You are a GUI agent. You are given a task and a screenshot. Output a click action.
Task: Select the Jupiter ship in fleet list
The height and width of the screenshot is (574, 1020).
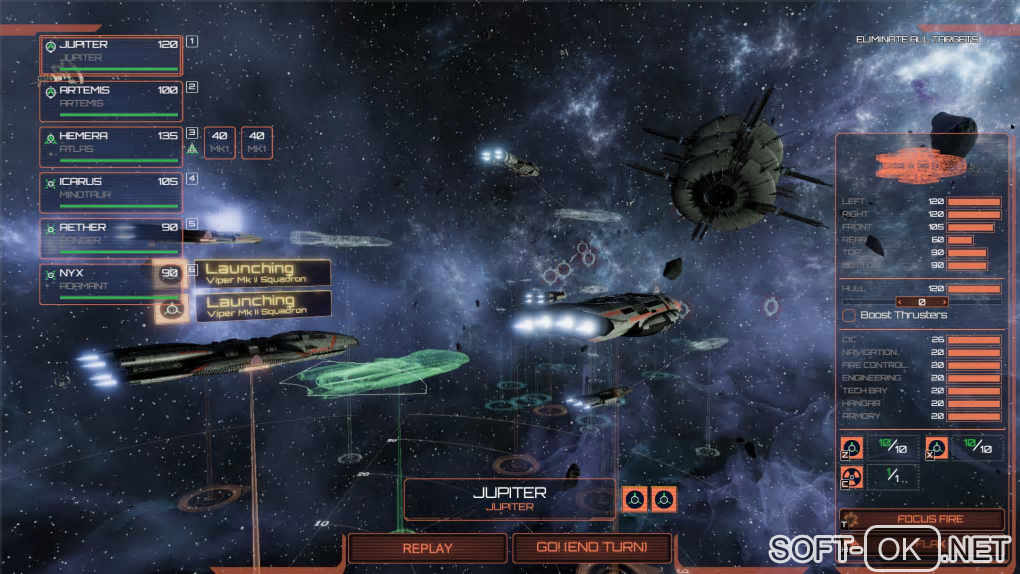coord(111,55)
